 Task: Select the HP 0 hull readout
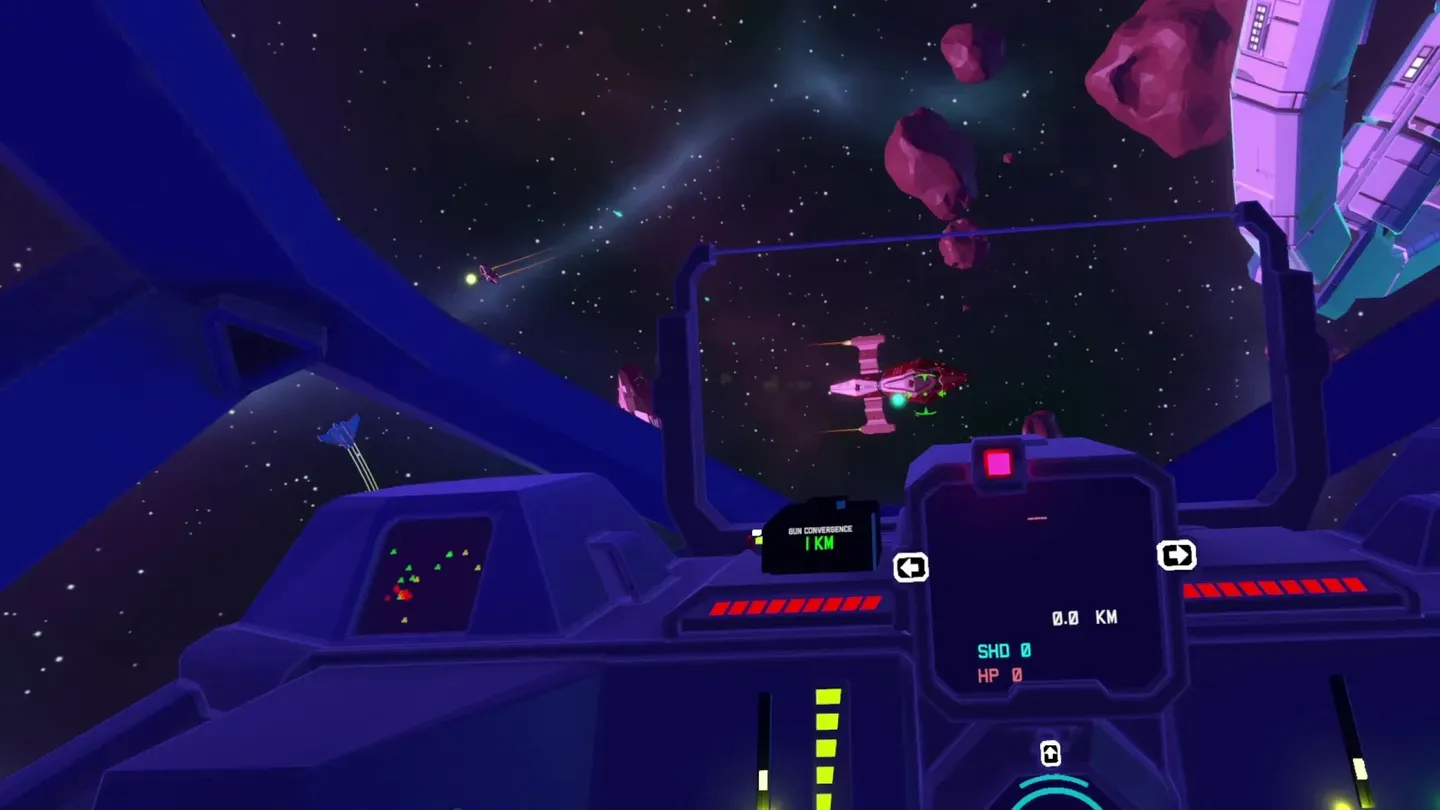point(997,675)
